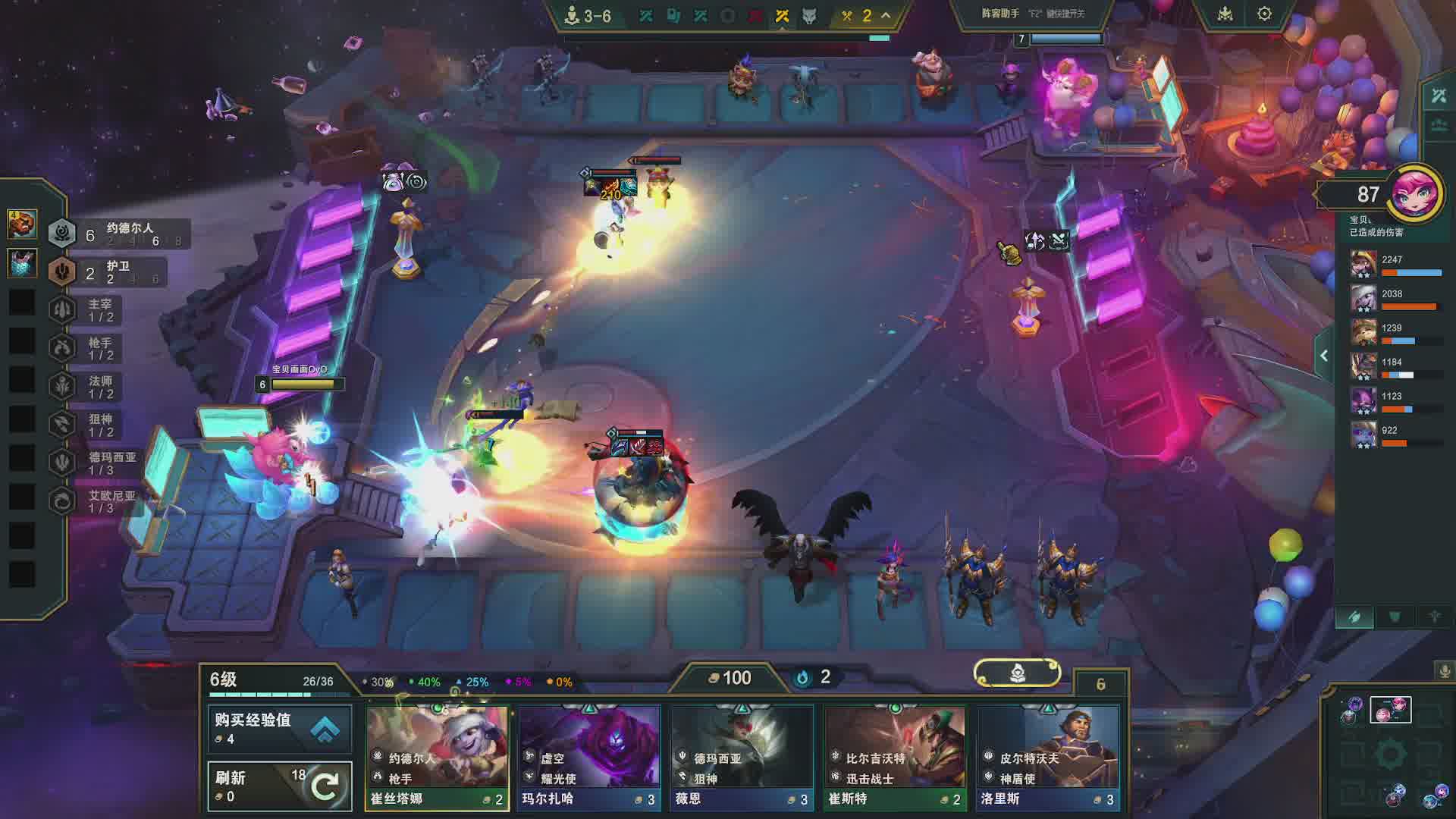Pick up 崔斯特 from the shop

click(894, 757)
